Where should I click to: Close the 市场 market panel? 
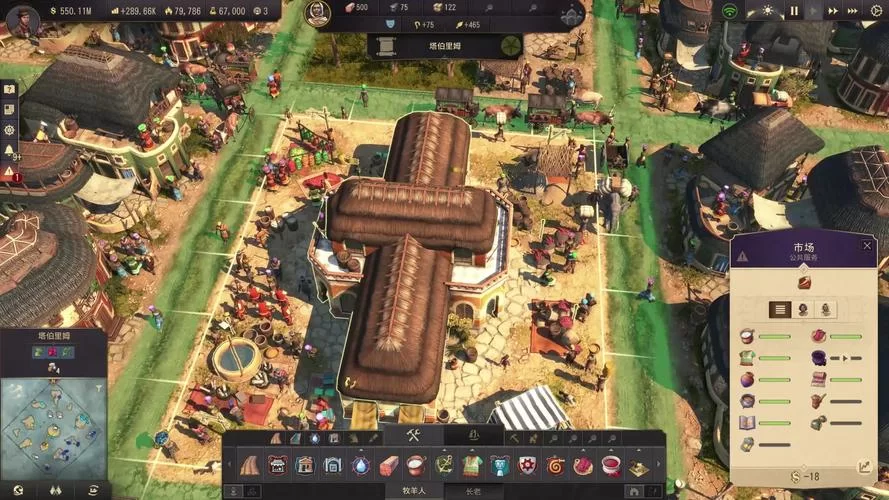(x=867, y=245)
